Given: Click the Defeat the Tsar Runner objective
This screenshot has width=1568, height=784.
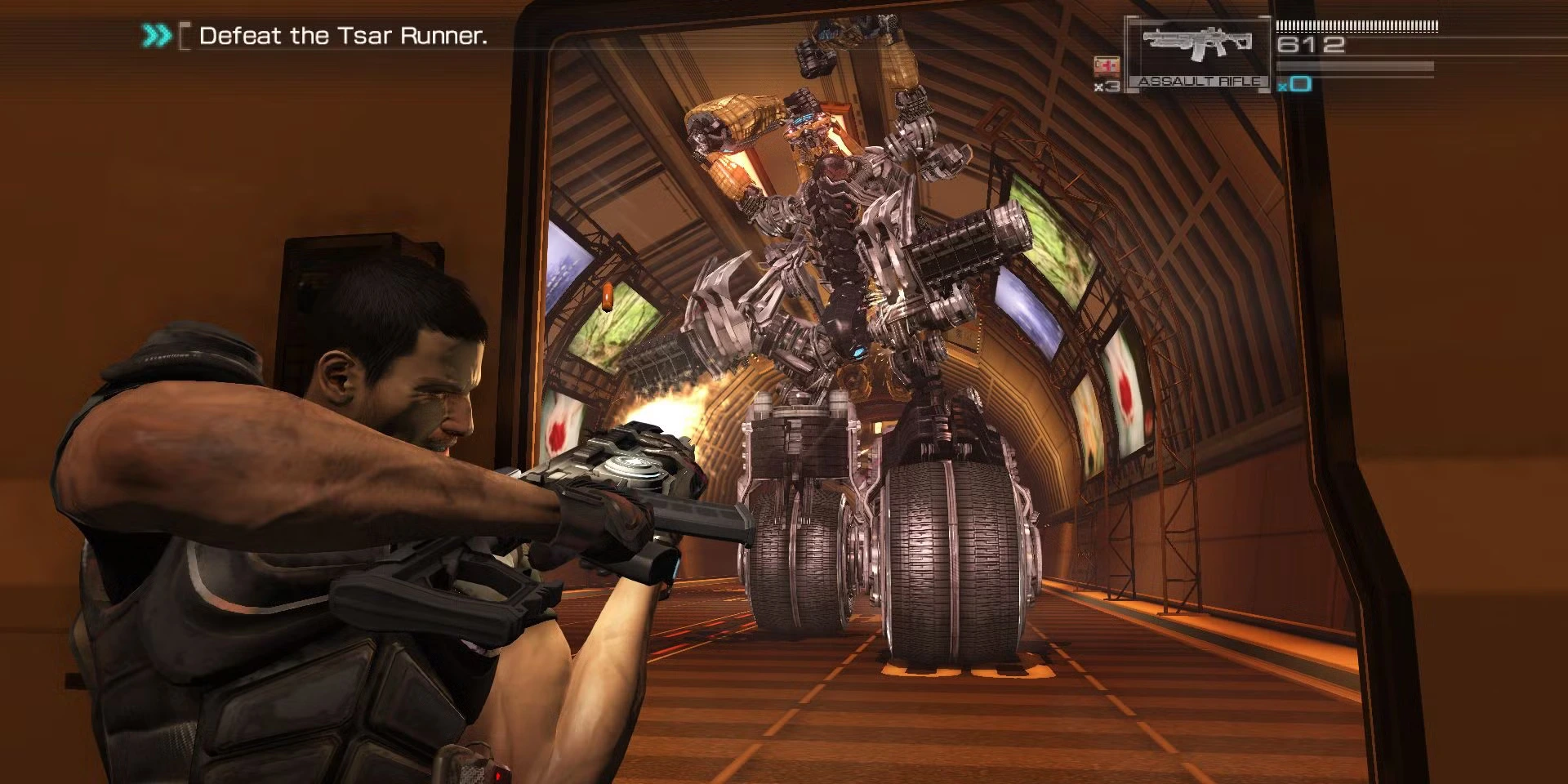Looking at the screenshot, I should [x=342, y=36].
